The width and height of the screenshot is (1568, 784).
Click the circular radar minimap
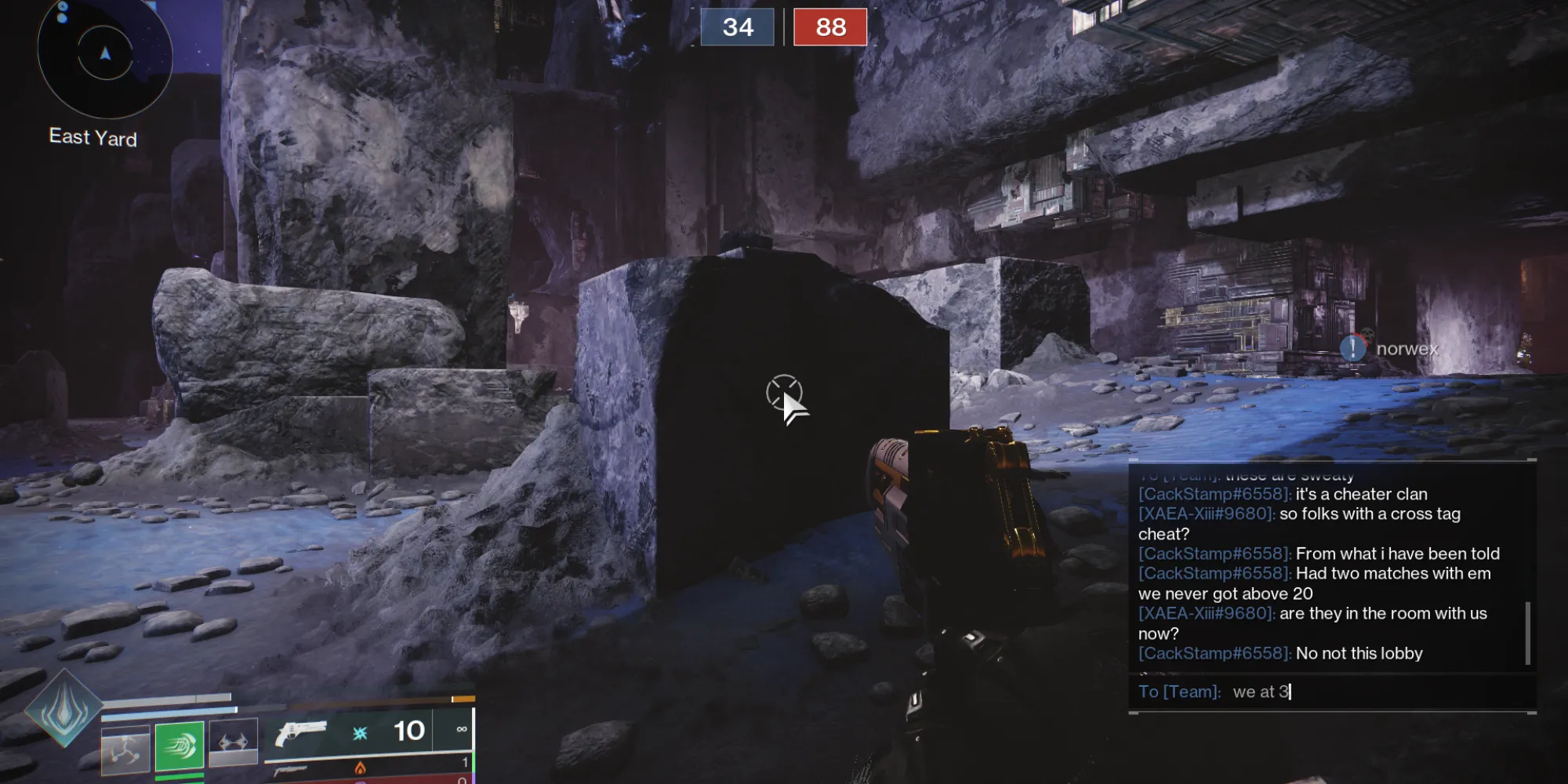[x=105, y=55]
